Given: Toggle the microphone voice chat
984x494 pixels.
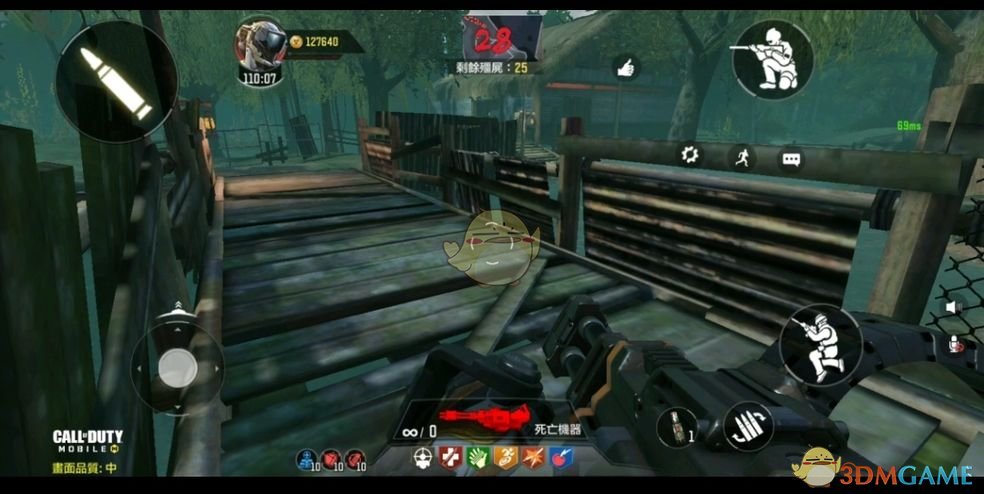Looking at the screenshot, I should [952, 344].
